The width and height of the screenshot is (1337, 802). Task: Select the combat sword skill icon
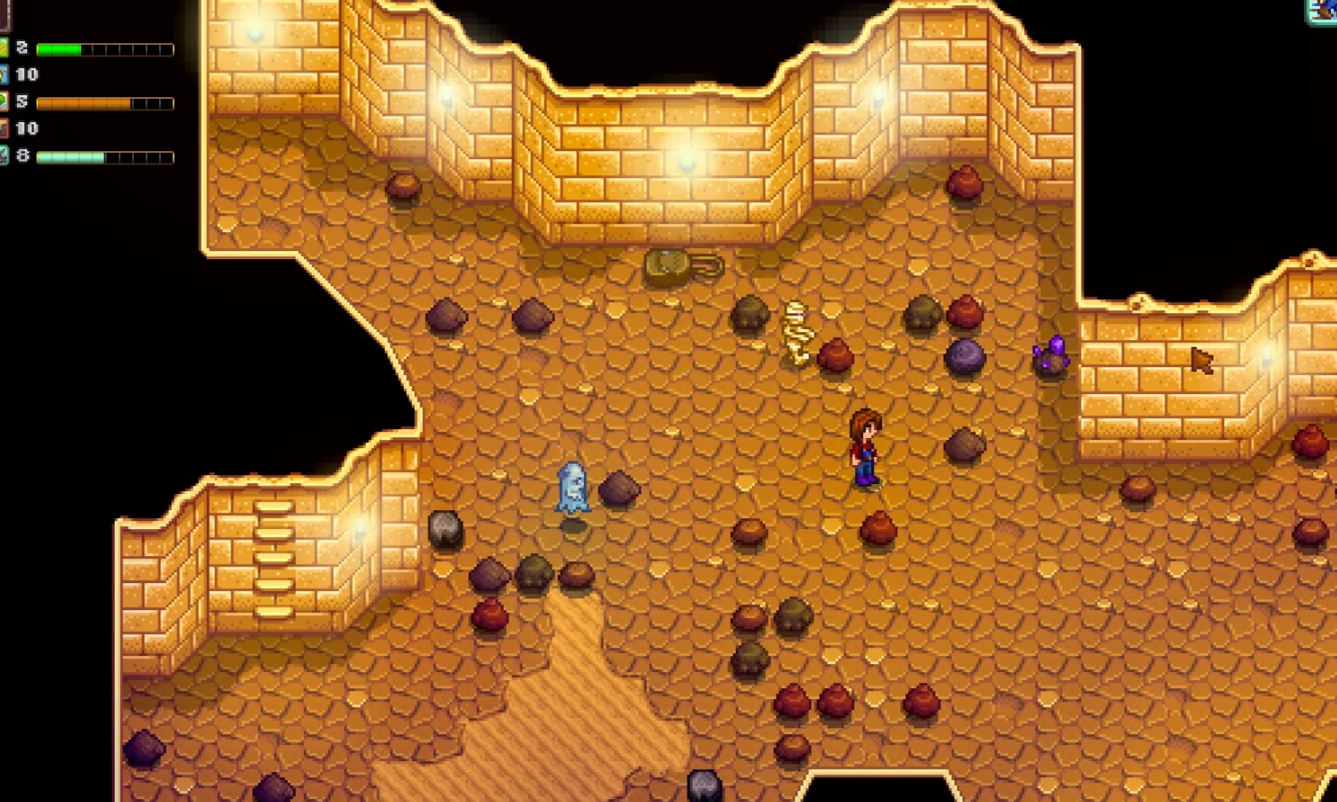point(4,156)
